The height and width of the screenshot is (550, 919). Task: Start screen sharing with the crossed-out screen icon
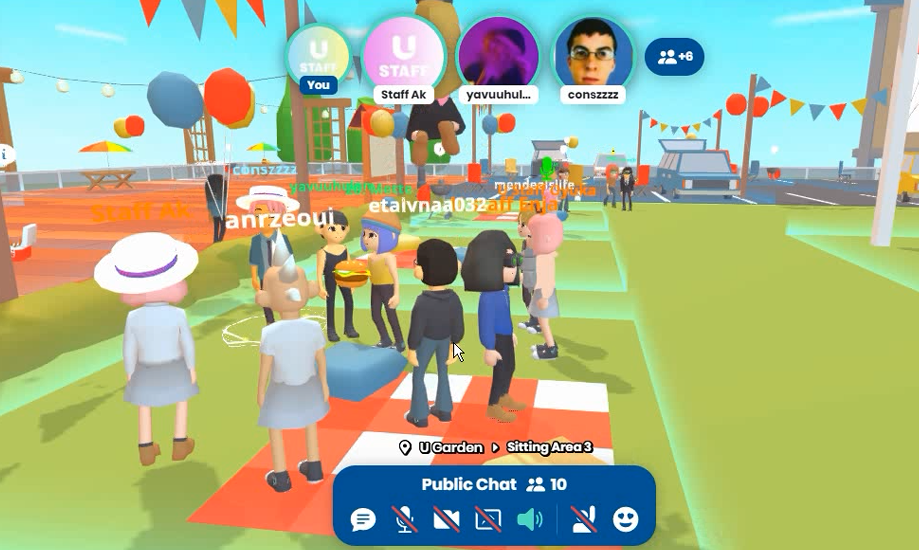(488, 519)
